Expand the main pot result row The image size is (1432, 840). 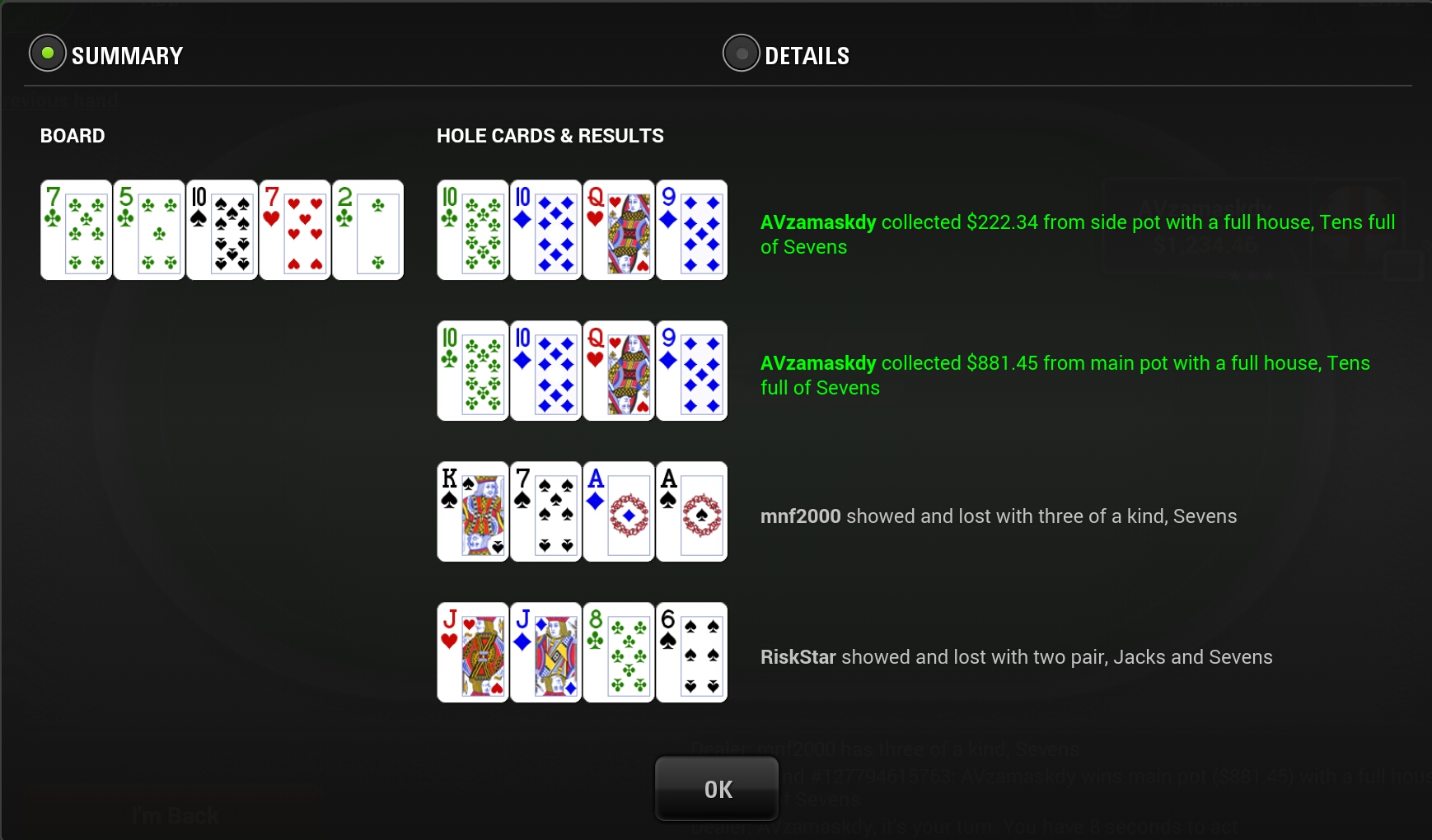[x=1063, y=375]
